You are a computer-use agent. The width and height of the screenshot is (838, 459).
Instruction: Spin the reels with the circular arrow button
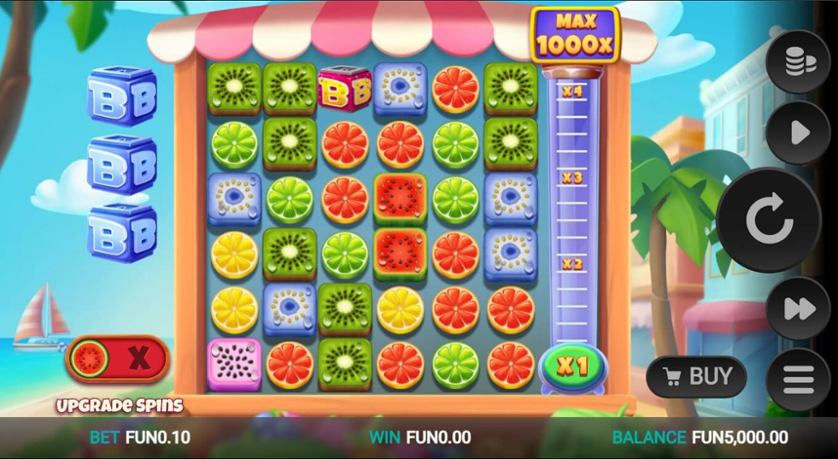pos(769,221)
